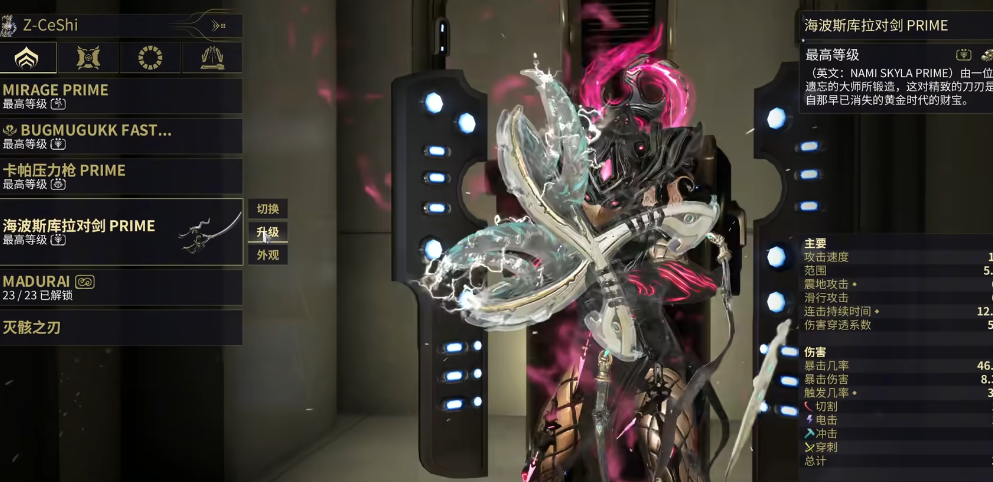
Task: Open the MADURAI focus school row
Action: (x=121, y=288)
